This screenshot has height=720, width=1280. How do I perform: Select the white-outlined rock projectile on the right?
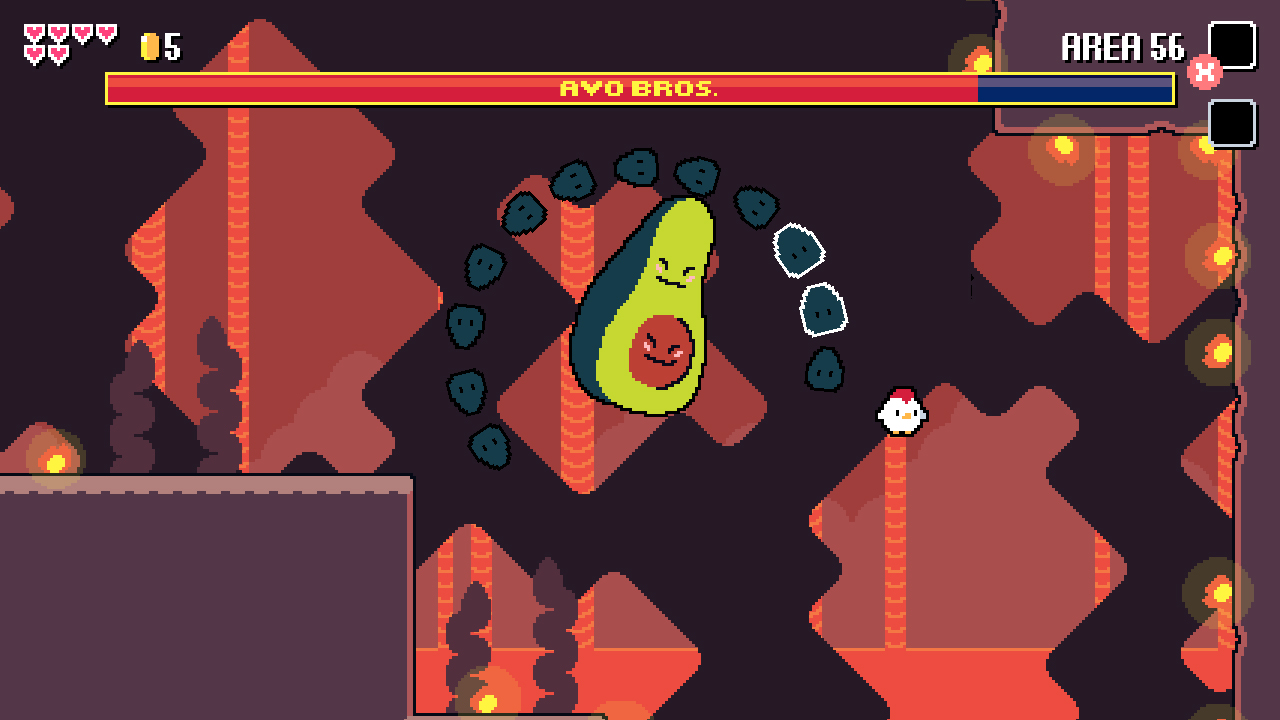coord(800,250)
